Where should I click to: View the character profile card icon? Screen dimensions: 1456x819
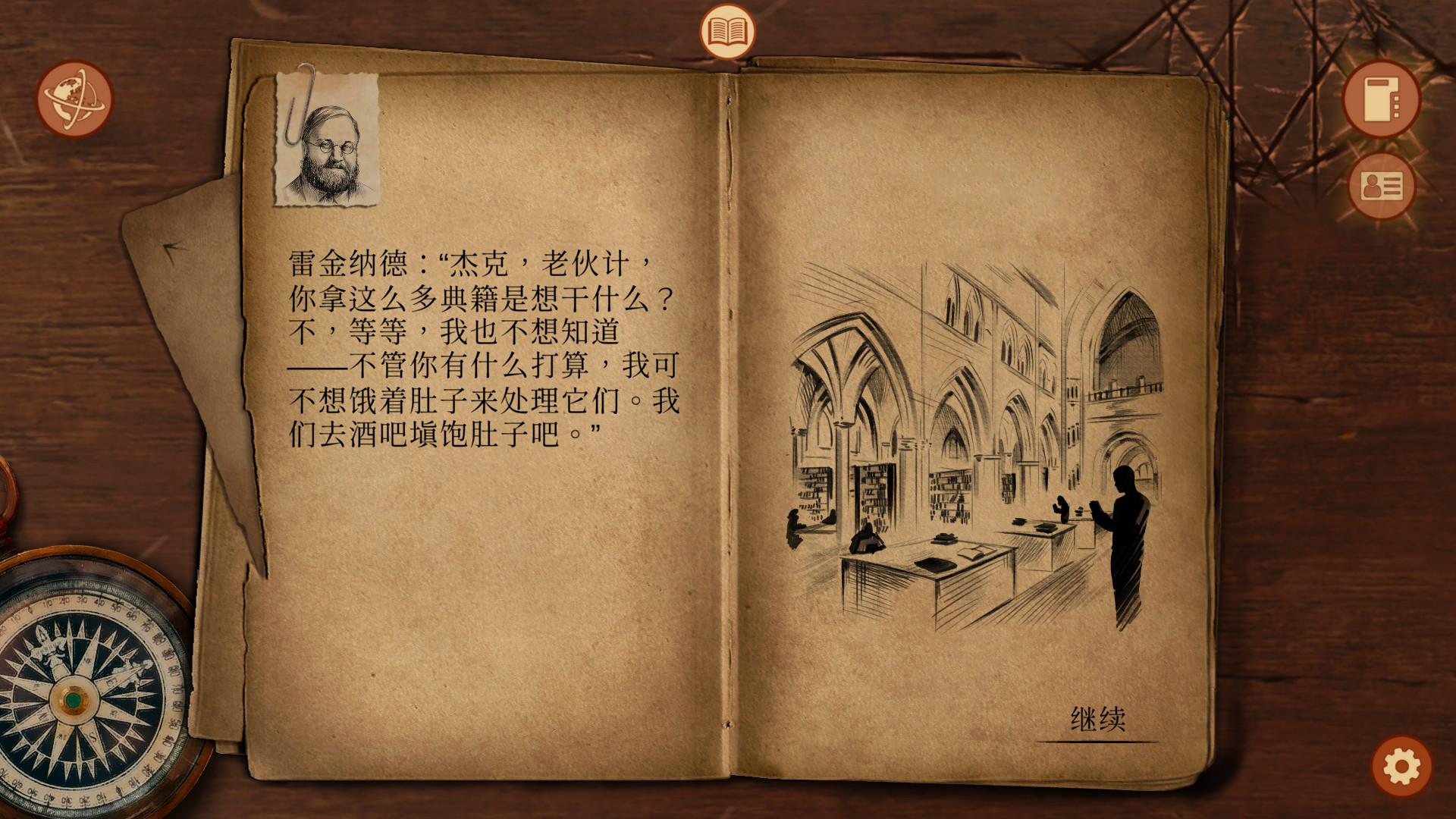coord(1382,186)
